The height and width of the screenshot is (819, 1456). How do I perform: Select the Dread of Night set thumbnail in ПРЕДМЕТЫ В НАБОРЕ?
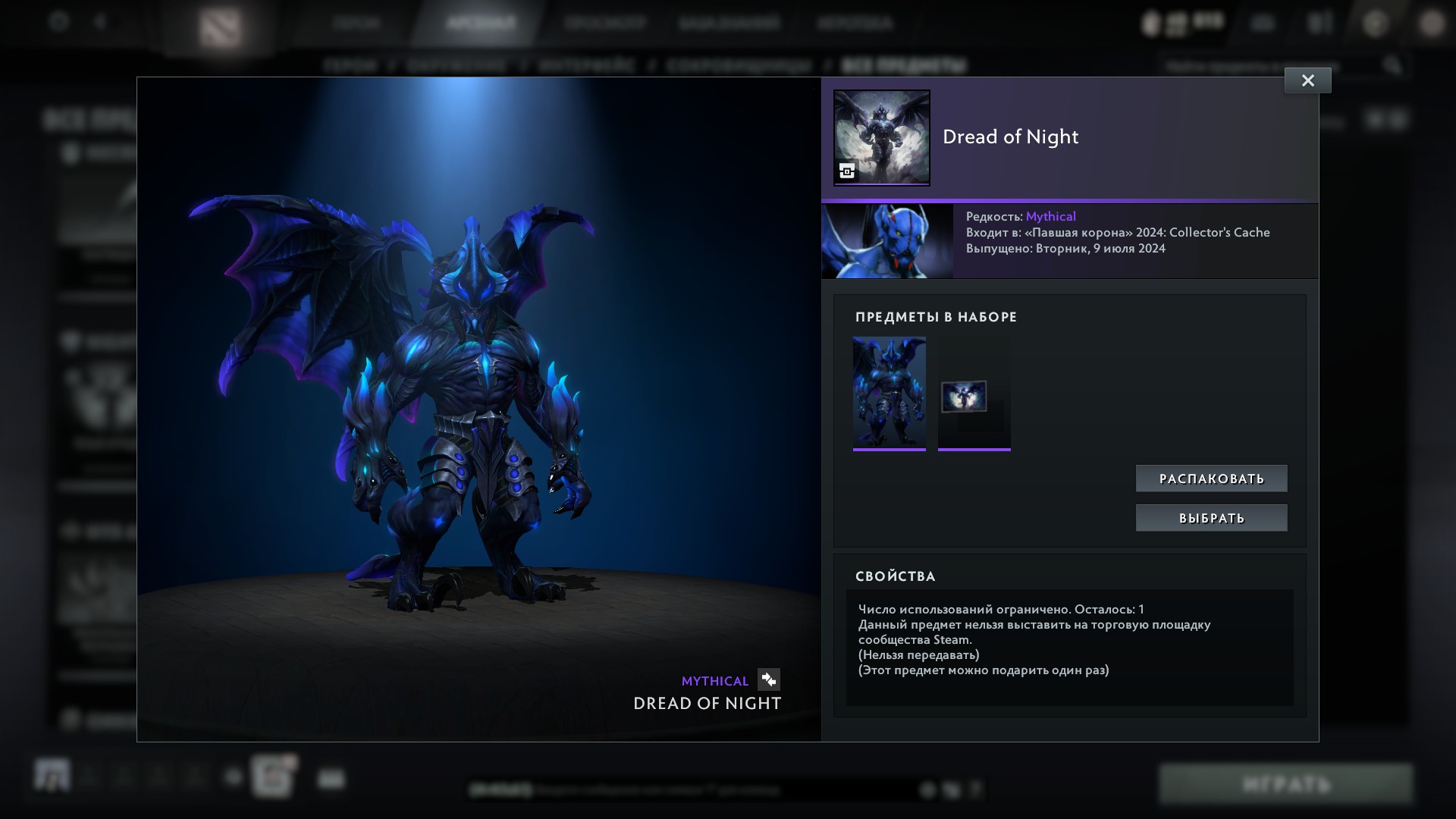pyautogui.click(x=889, y=394)
